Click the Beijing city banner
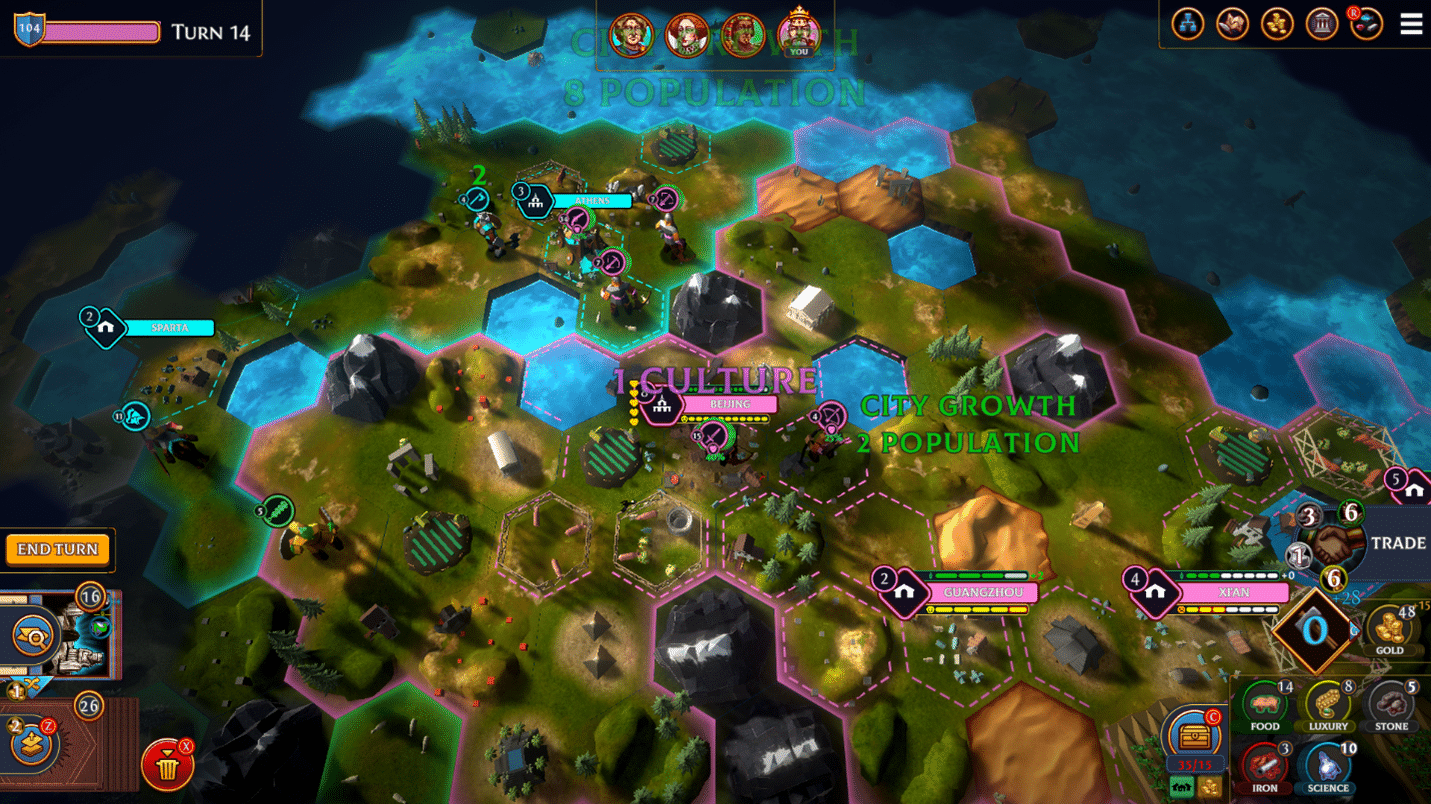Viewport: 1431px width, 804px height. (x=730, y=404)
